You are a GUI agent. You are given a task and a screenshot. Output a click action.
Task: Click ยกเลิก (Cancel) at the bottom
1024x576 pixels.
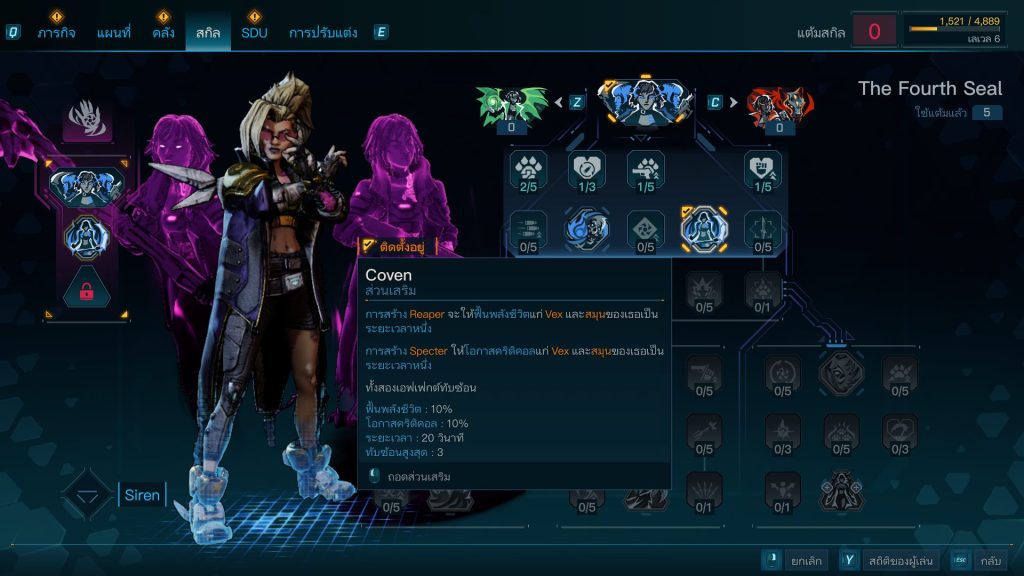point(795,561)
